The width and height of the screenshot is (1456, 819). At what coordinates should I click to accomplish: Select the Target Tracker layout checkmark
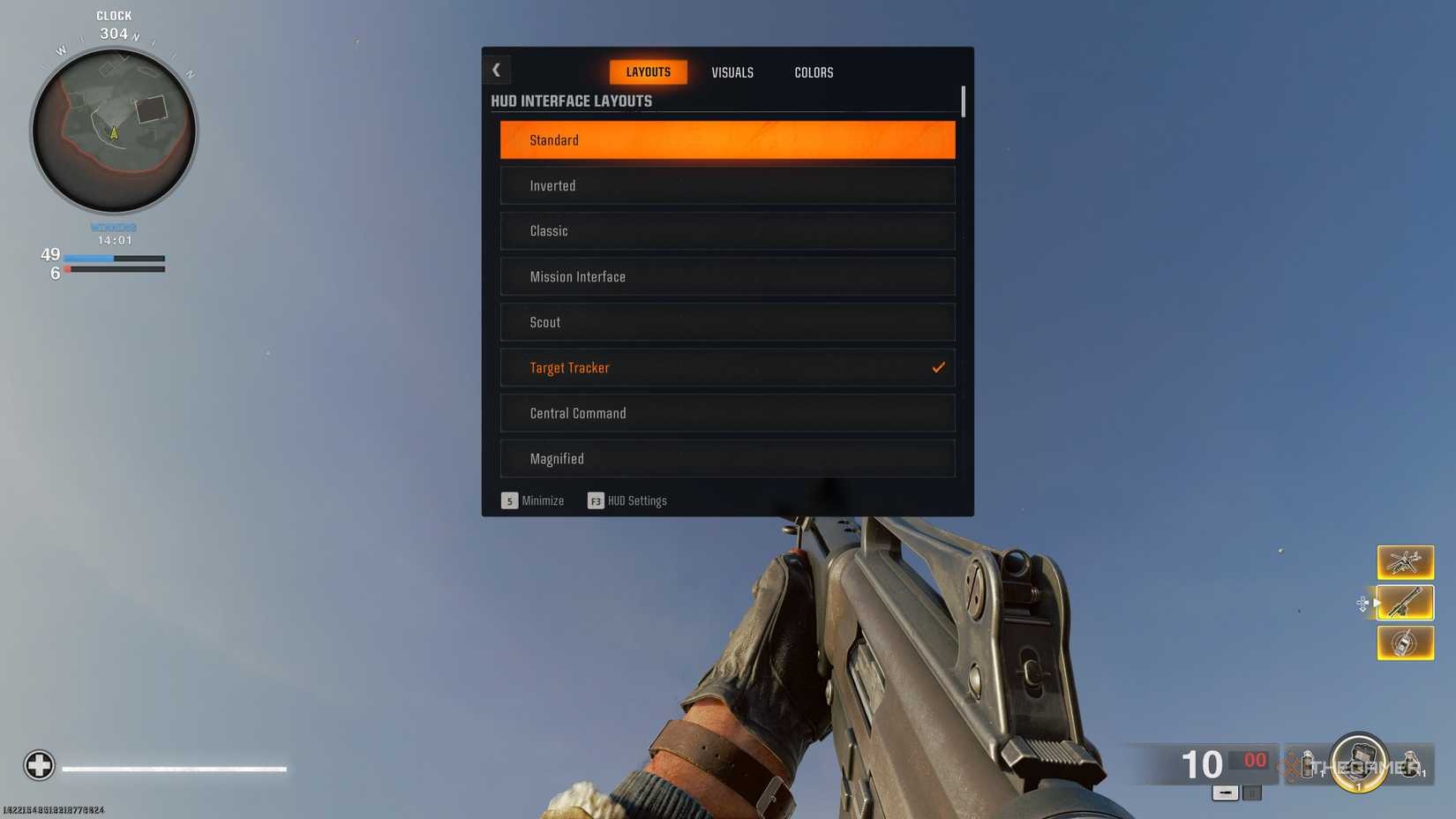point(938,367)
